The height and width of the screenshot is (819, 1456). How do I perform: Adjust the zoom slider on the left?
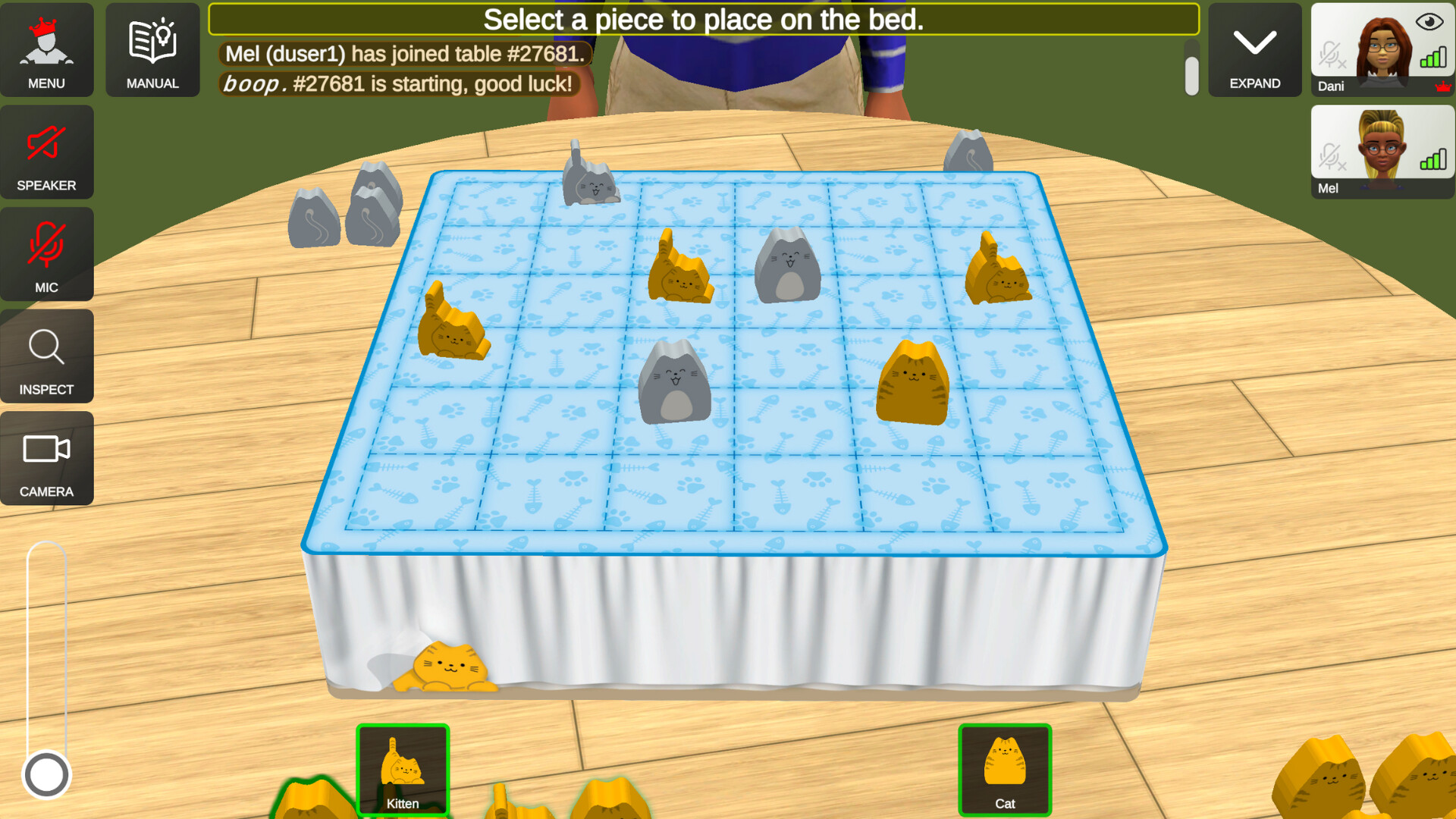[46, 773]
